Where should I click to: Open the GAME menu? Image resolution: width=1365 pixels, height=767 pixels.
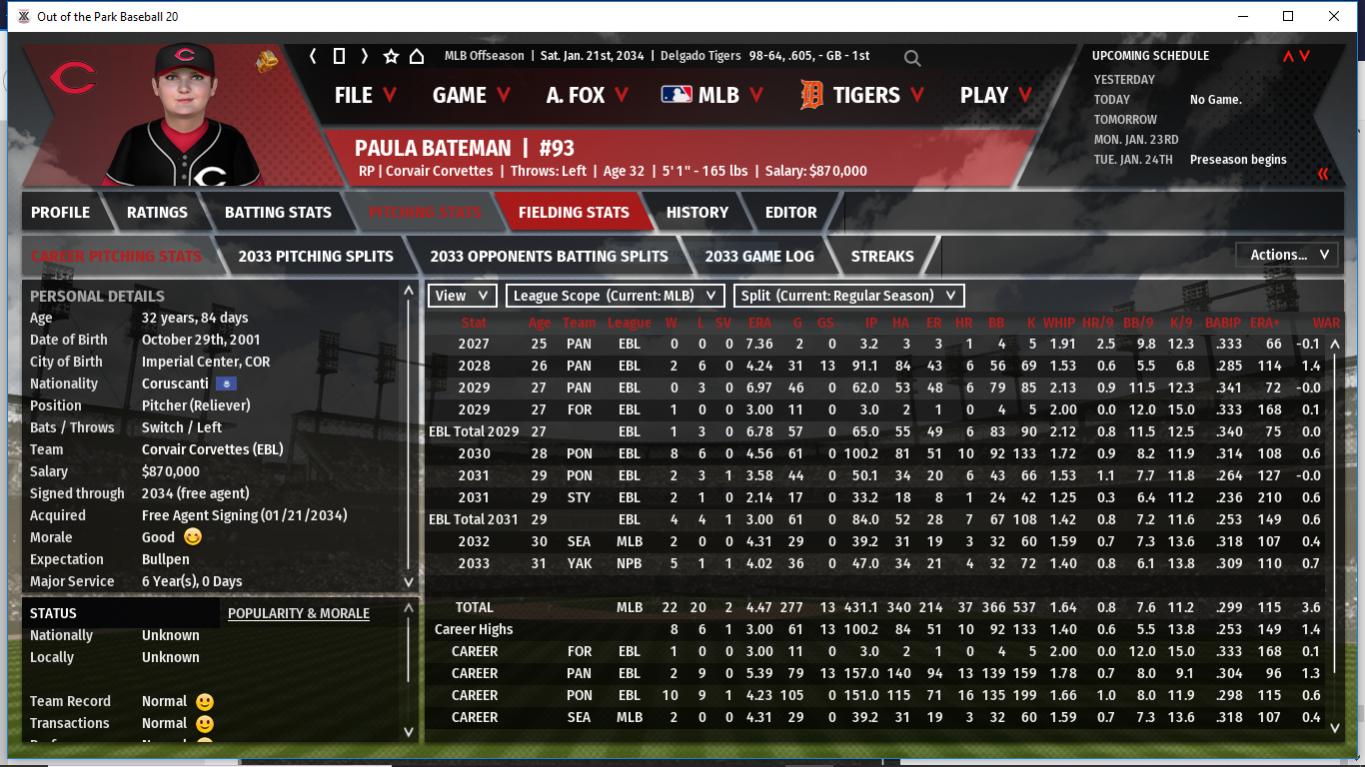470,95
